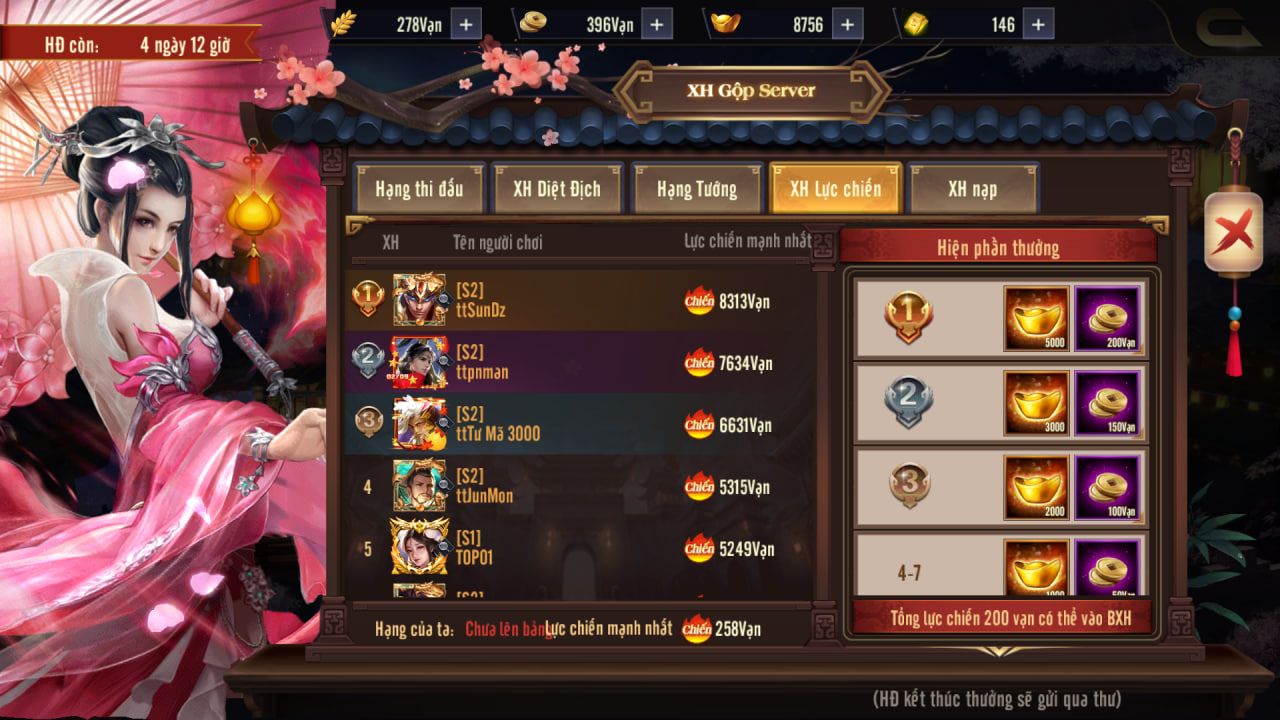
Task: Choose the ttTư Mã 3000 ranking row
Action: coord(578,424)
